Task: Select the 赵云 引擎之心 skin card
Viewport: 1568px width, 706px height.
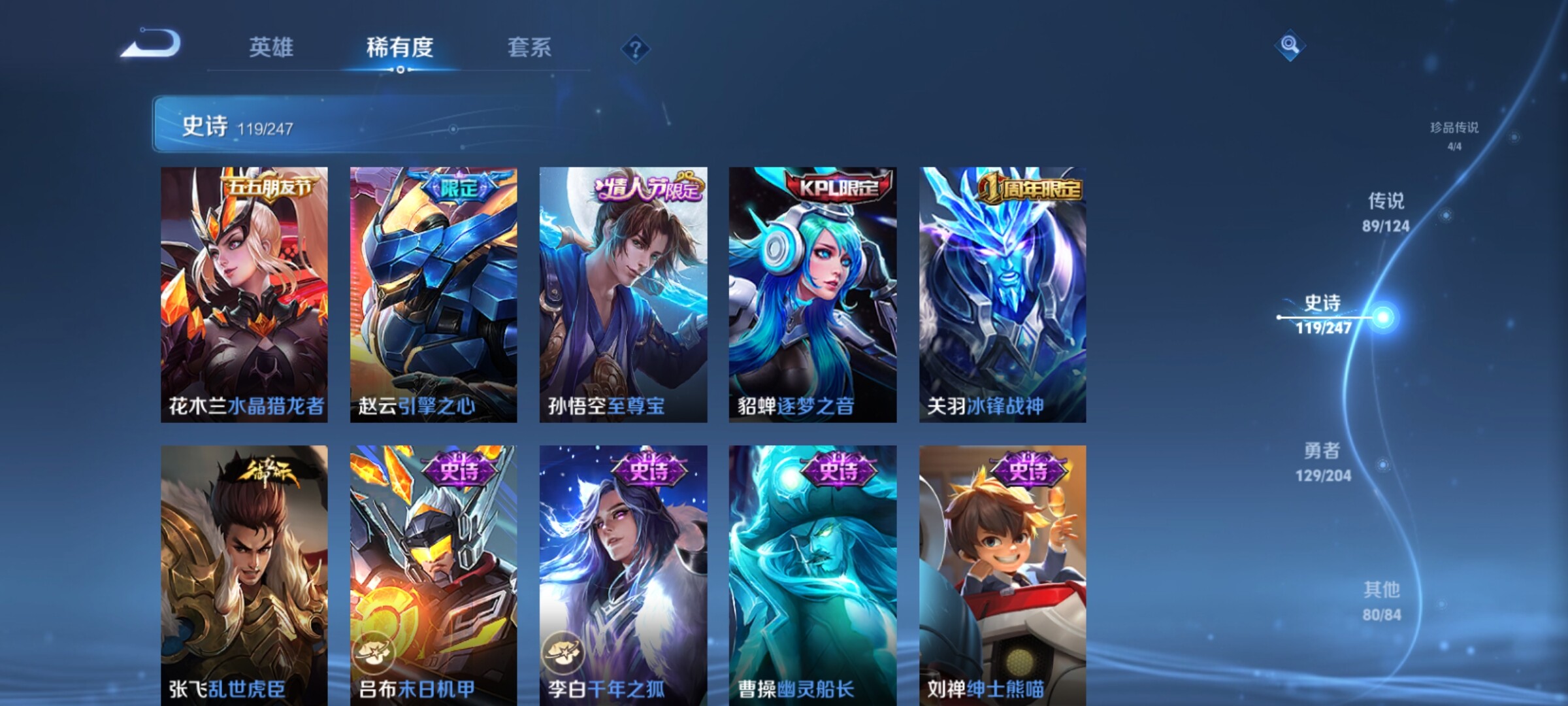Action: (433, 294)
